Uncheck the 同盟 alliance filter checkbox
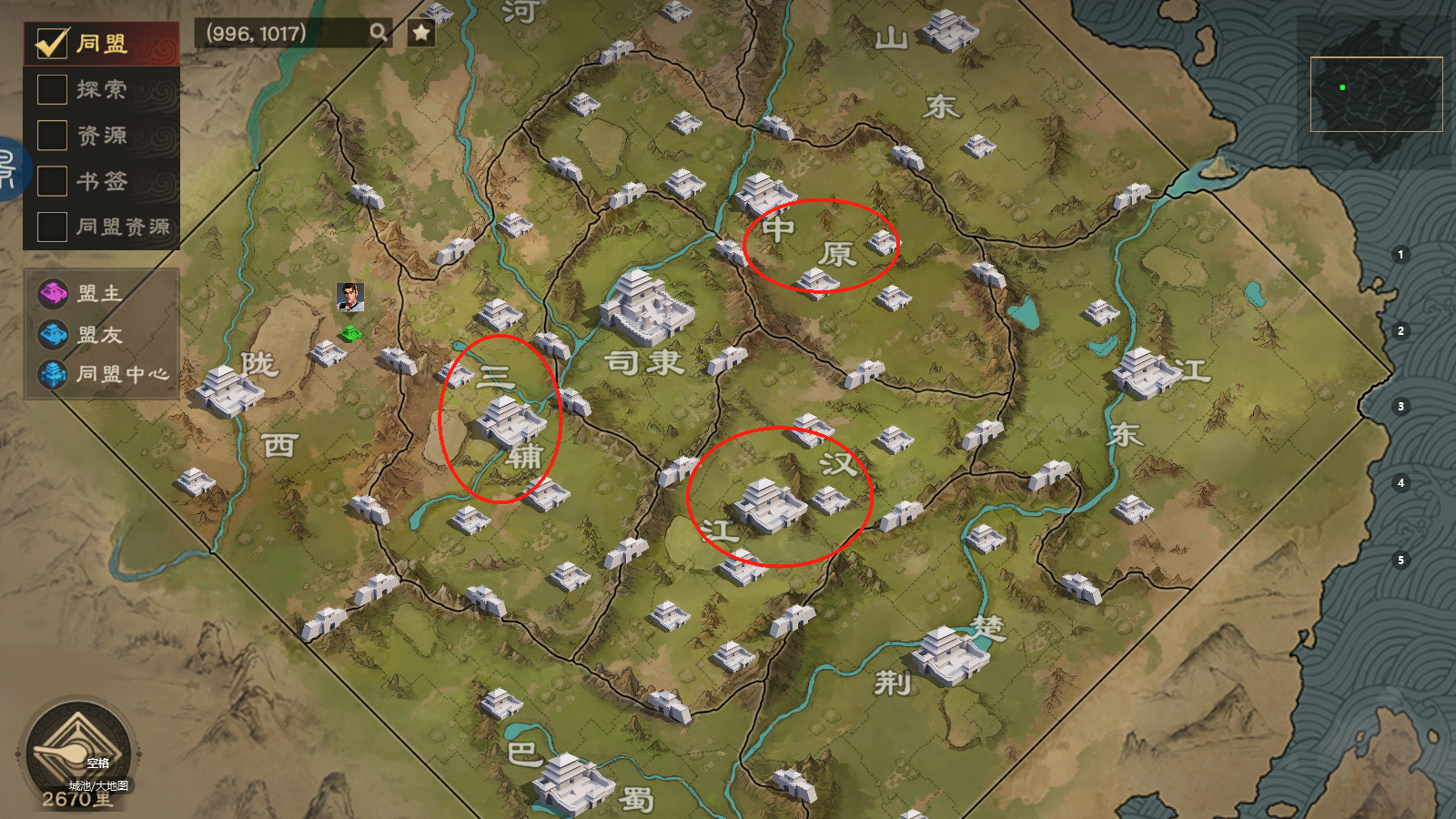The image size is (1456, 819). click(x=52, y=43)
